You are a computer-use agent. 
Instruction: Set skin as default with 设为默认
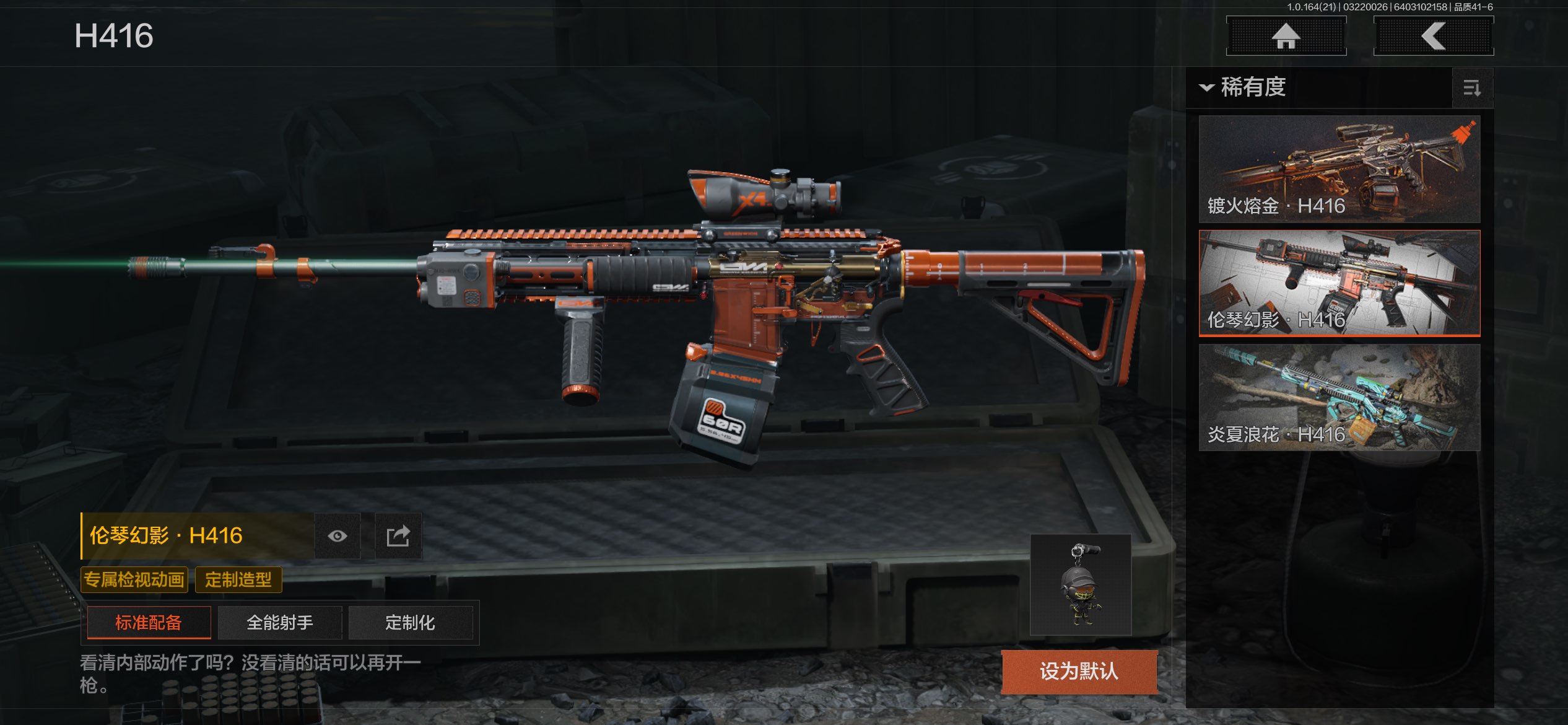pyautogui.click(x=1079, y=671)
